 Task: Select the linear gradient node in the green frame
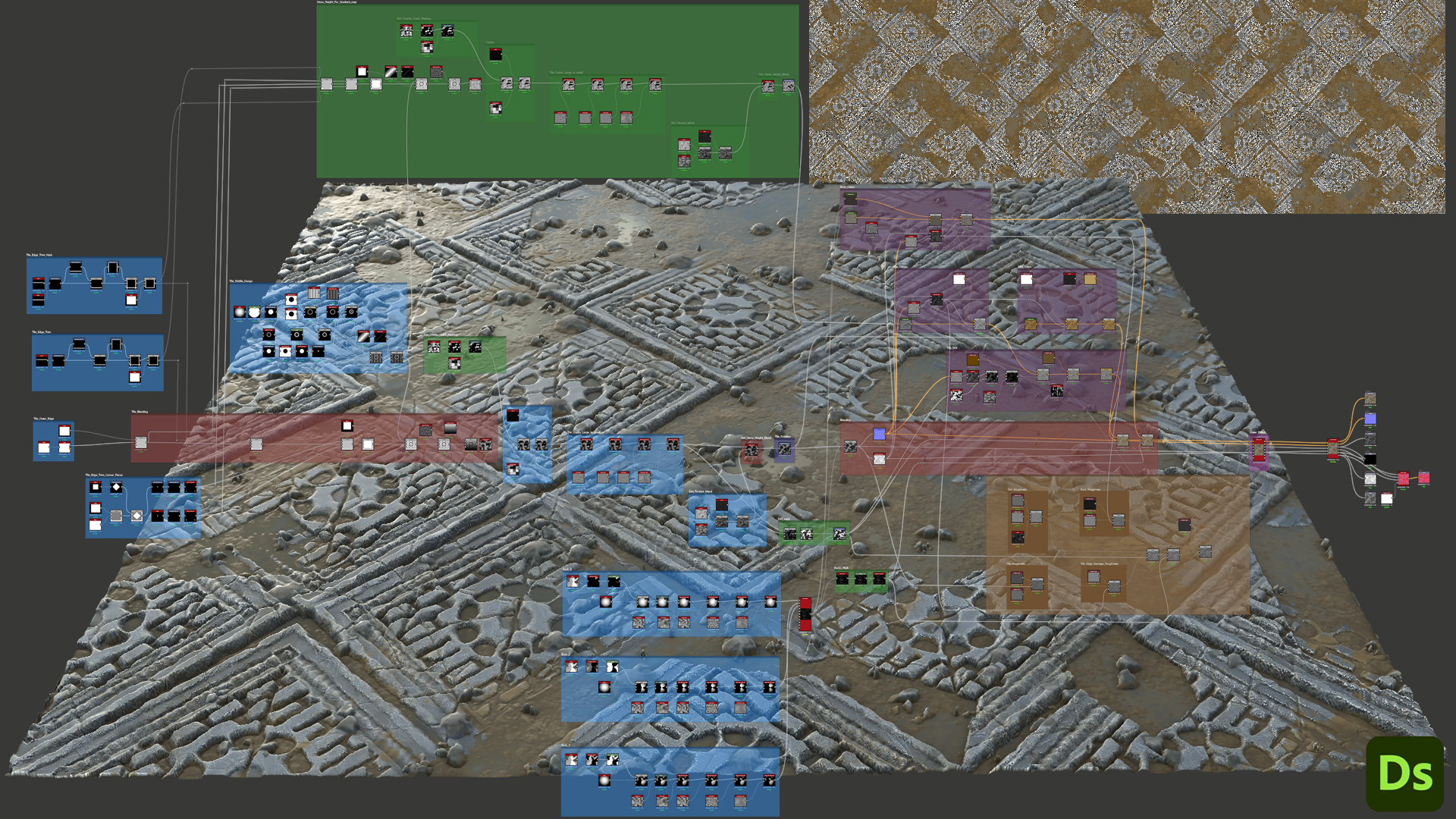coord(391,72)
